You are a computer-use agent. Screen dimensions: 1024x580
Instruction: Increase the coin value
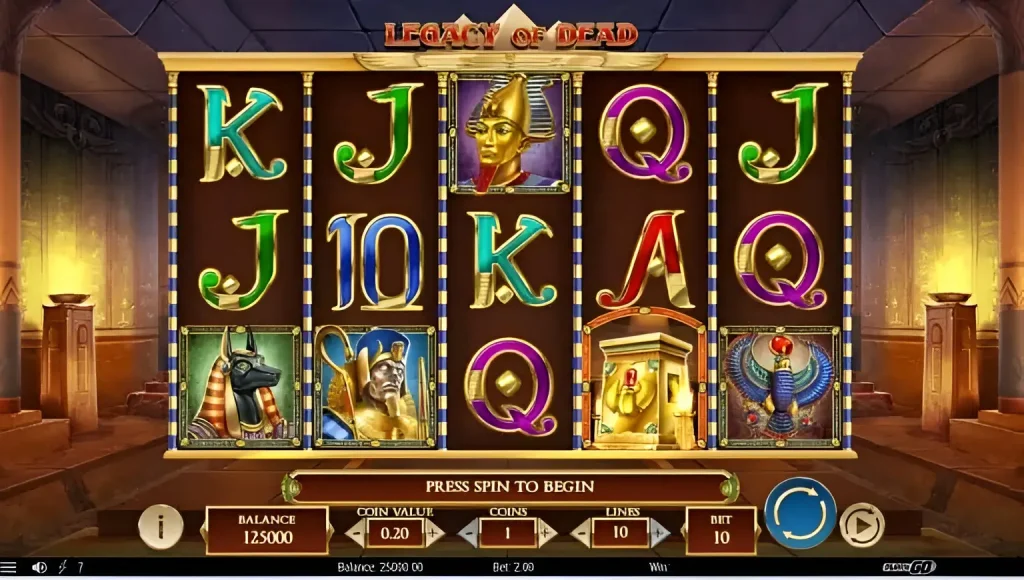(x=433, y=534)
